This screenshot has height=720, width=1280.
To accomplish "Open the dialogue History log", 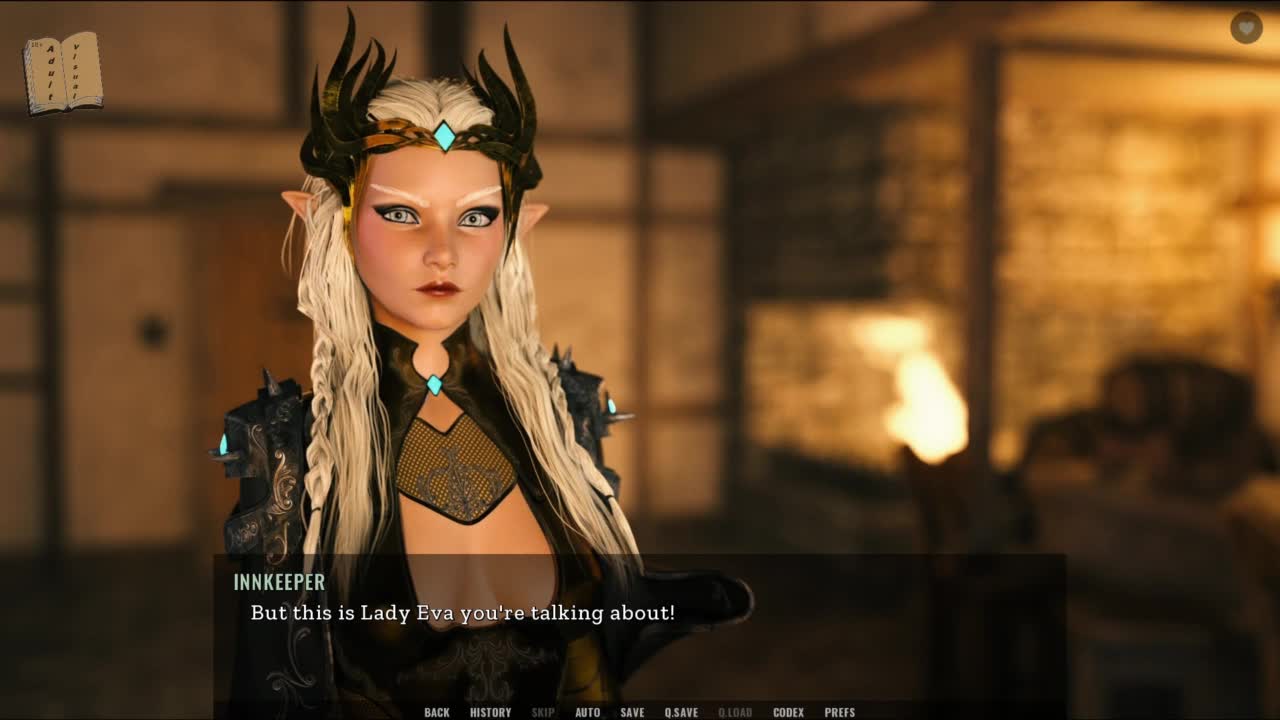I will [490, 712].
